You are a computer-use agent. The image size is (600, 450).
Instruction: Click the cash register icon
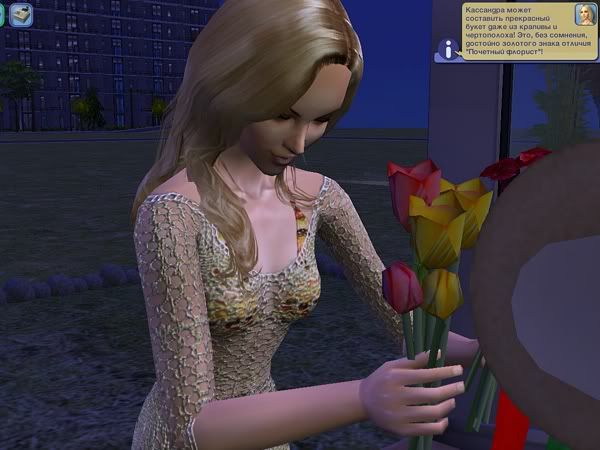(22, 15)
